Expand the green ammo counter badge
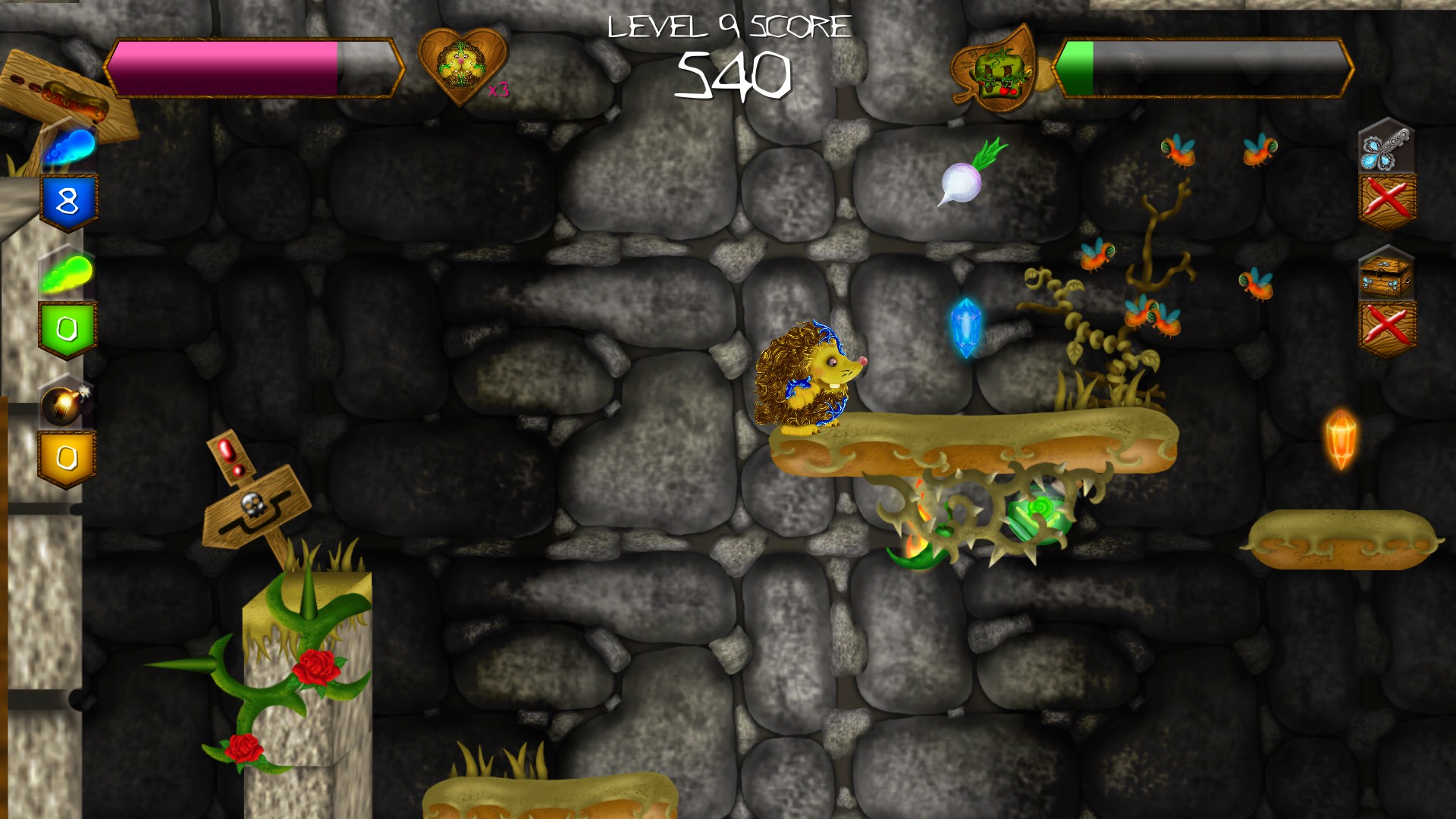 [67, 326]
